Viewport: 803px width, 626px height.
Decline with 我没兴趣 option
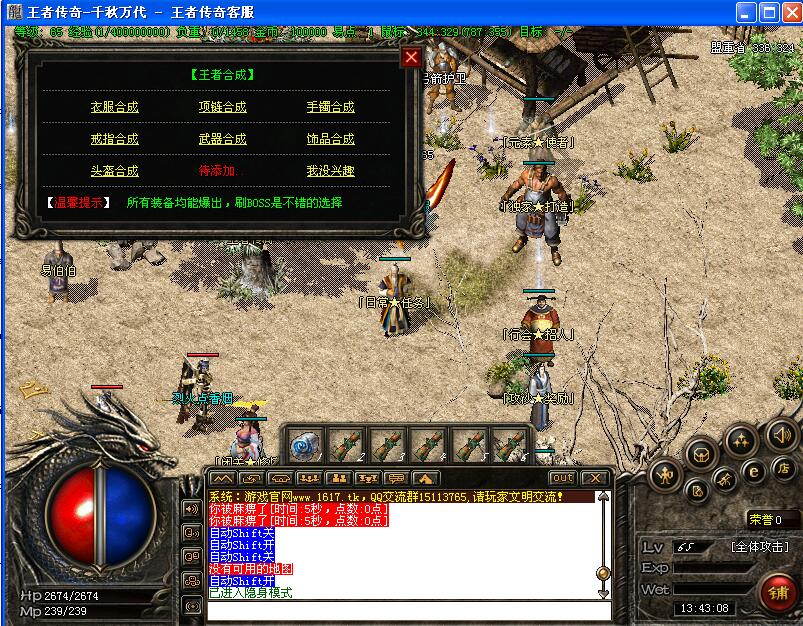coord(330,171)
